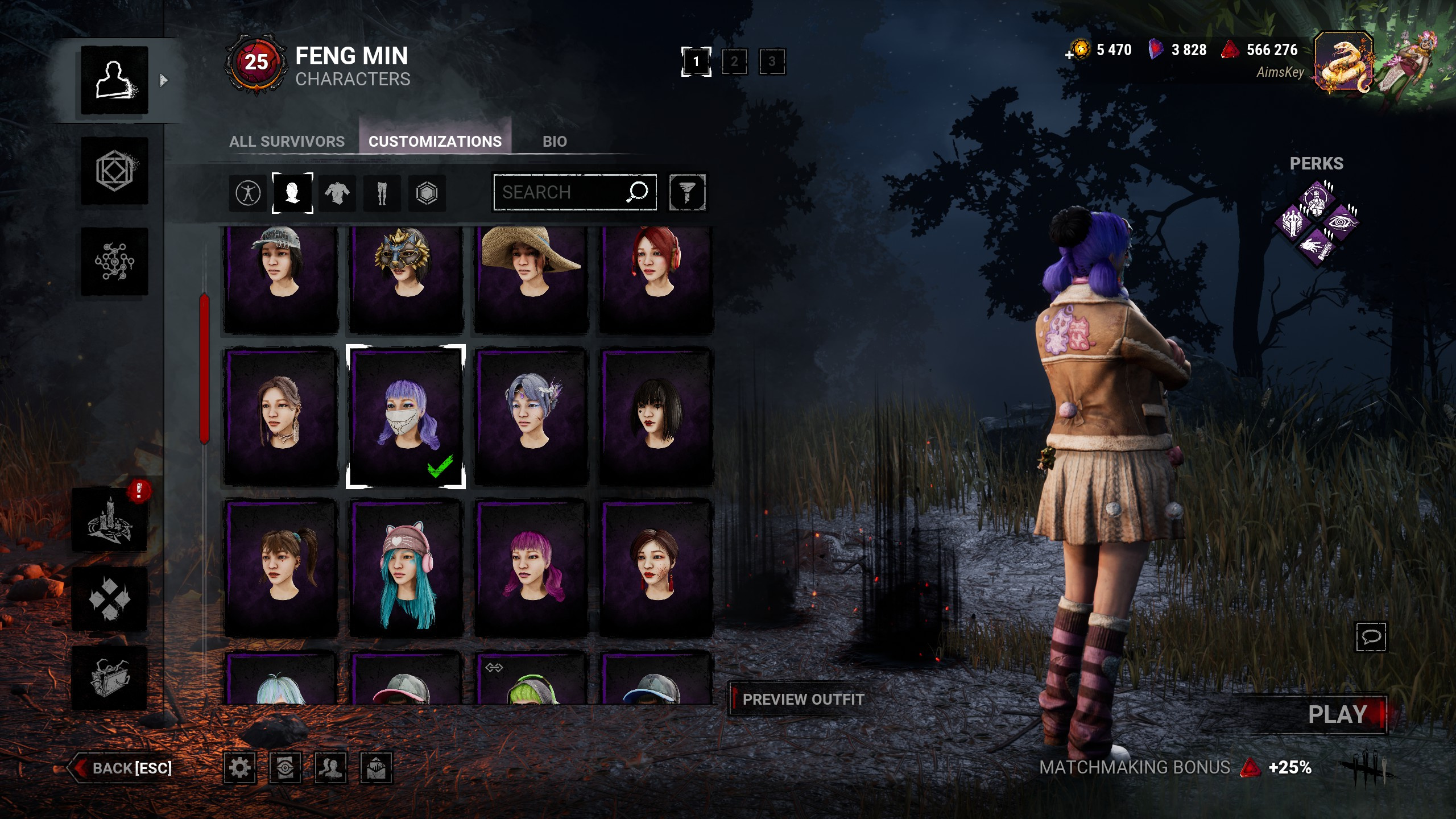The image size is (1456, 819).
Task: Show the full outfits category
Action: coord(248,193)
